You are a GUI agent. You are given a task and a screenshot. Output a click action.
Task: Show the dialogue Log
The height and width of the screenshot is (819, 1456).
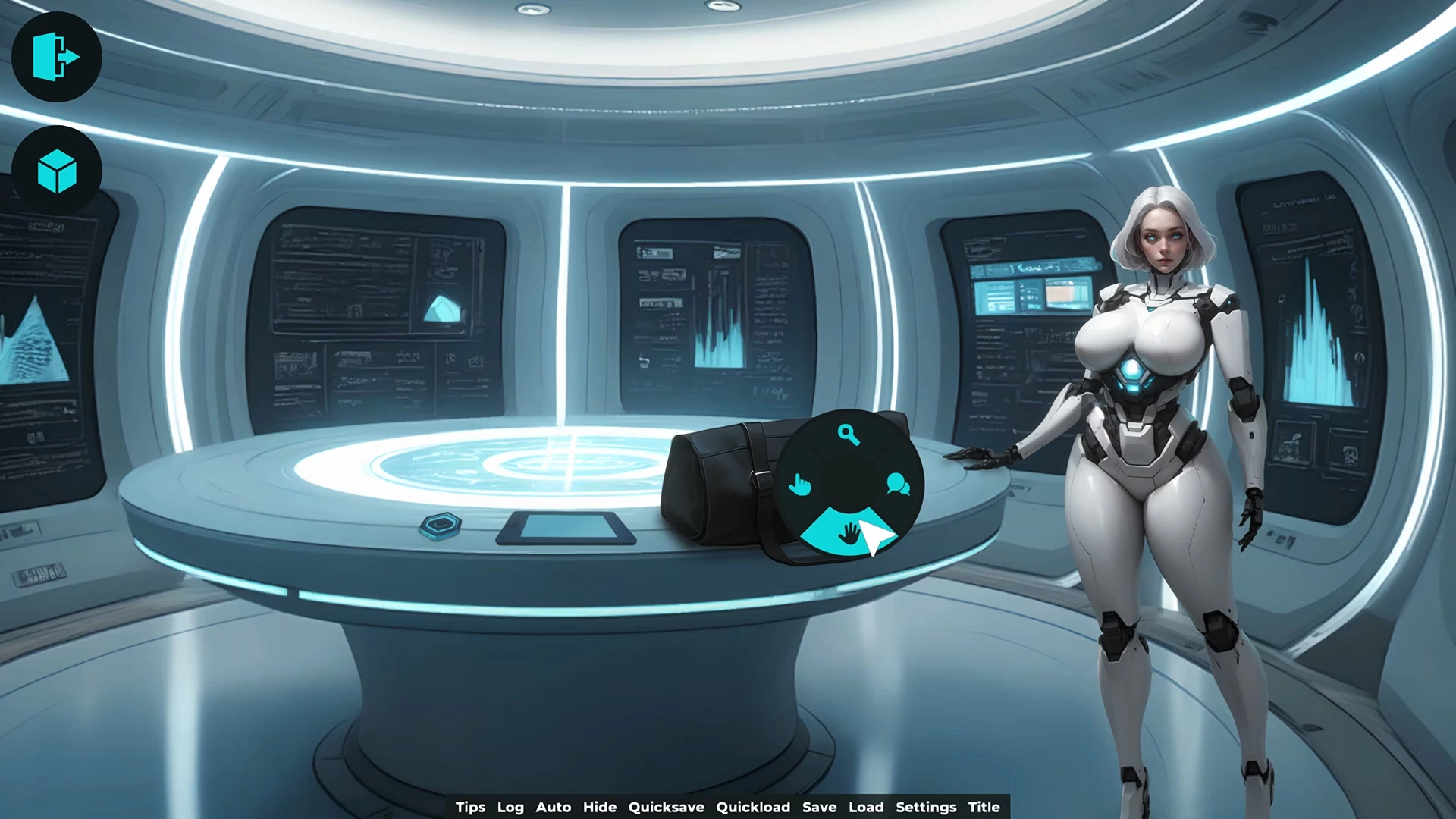[510, 807]
